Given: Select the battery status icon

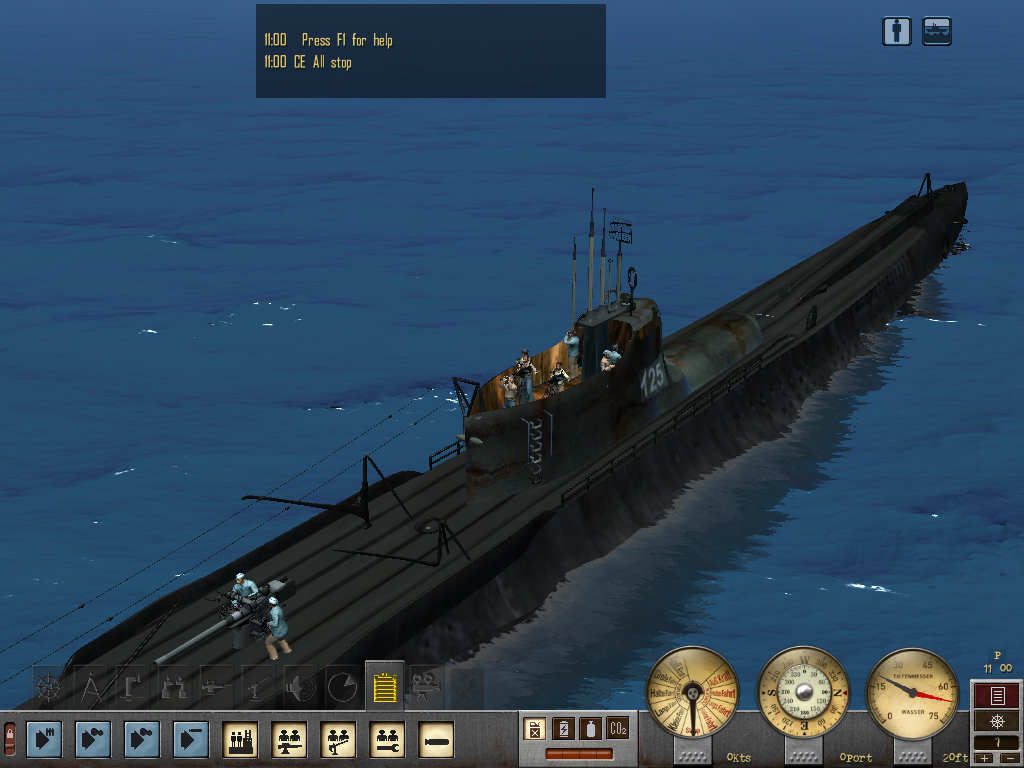Looking at the screenshot, I should click(x=563, y=728).
